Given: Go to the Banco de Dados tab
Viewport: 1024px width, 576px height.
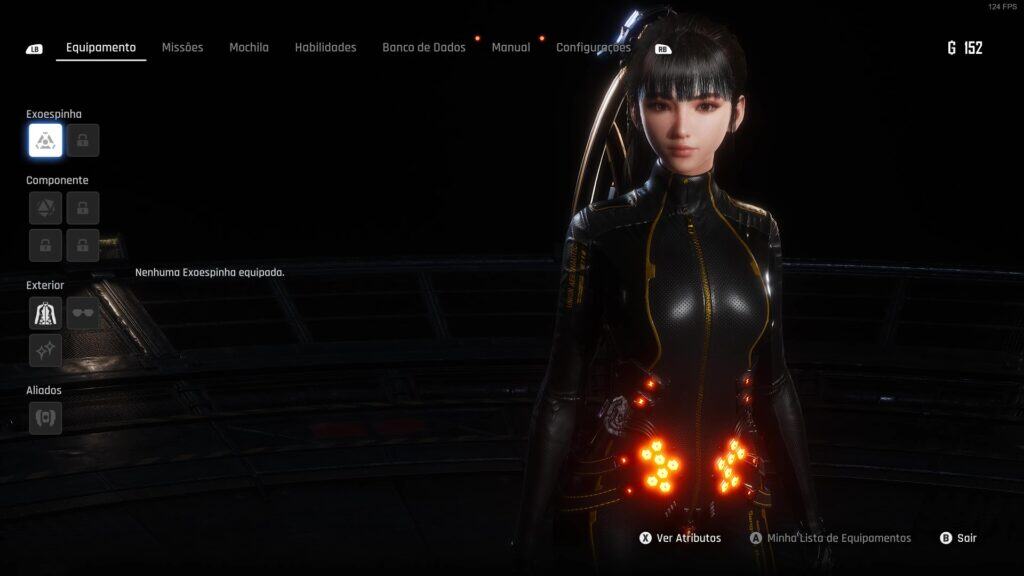Looking at the screenshot, I should 424,47.
